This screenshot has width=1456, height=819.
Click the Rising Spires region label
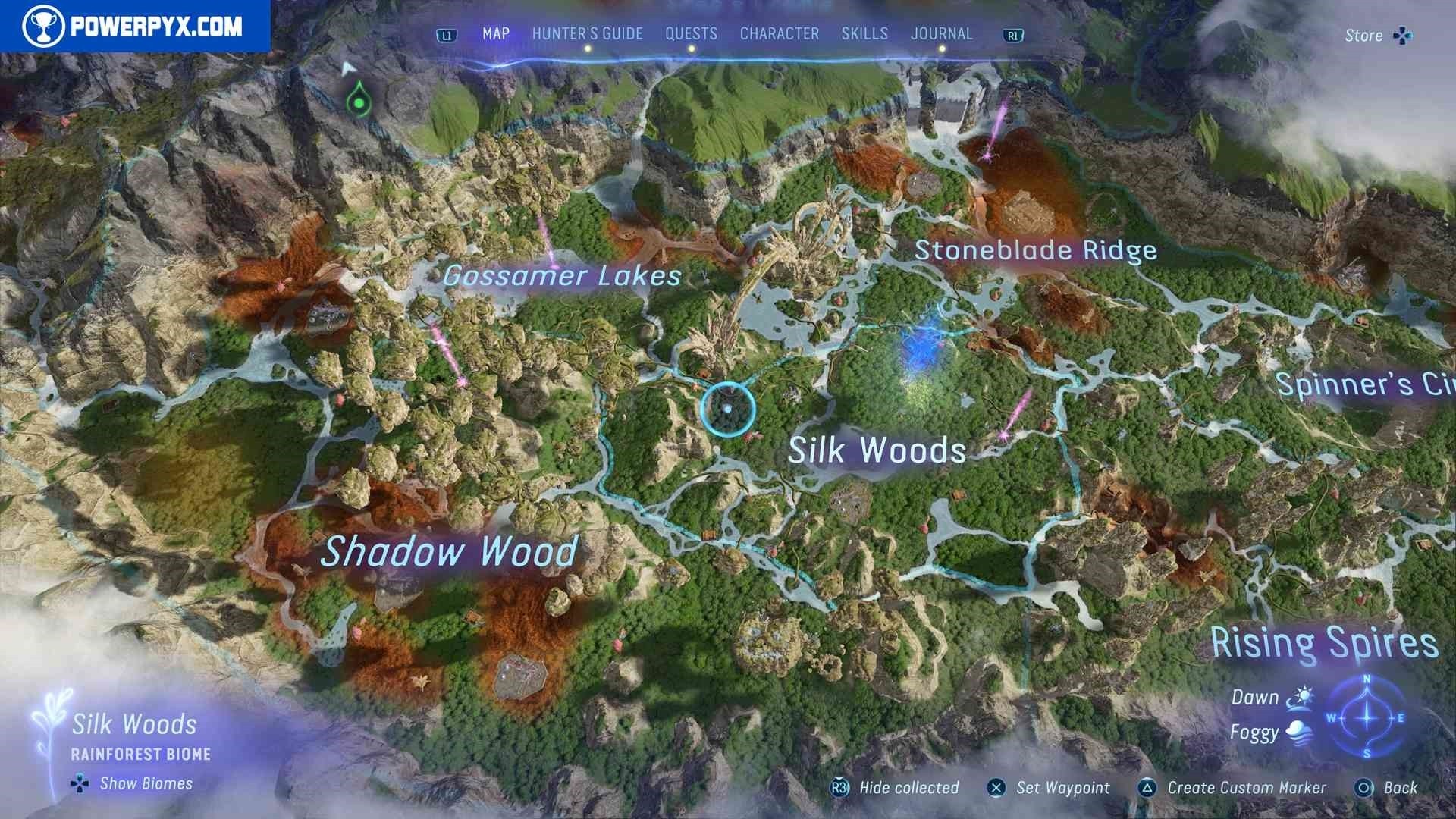1323,643
